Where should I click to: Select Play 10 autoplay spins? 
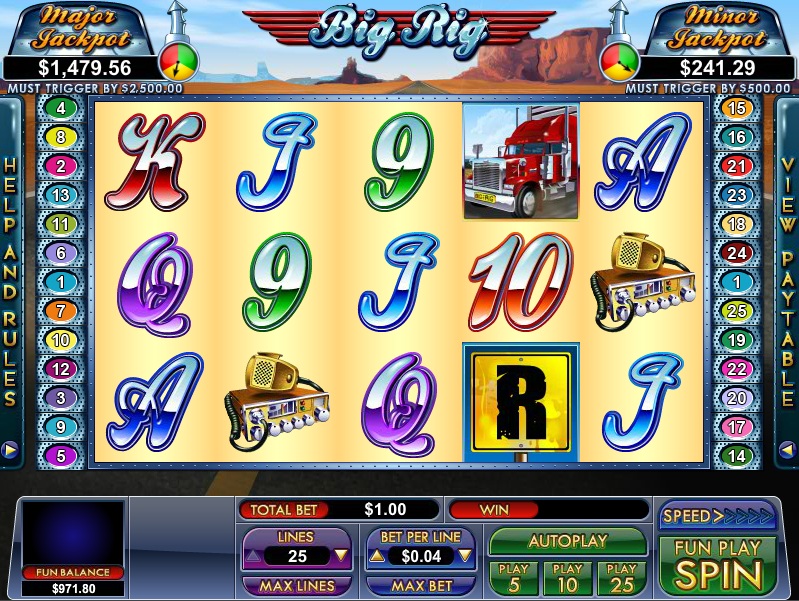pyautogui.click(x=567, y=577)
